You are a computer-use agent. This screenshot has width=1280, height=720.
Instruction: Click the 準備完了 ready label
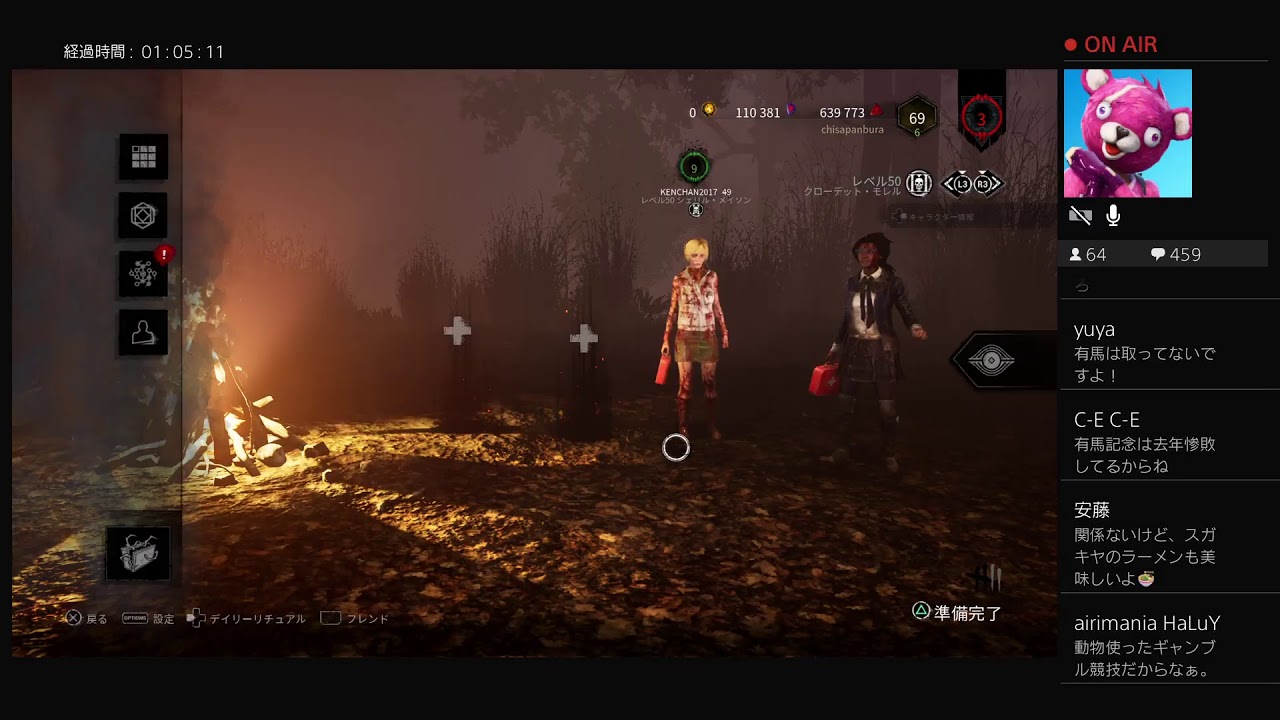coord(967,613)
